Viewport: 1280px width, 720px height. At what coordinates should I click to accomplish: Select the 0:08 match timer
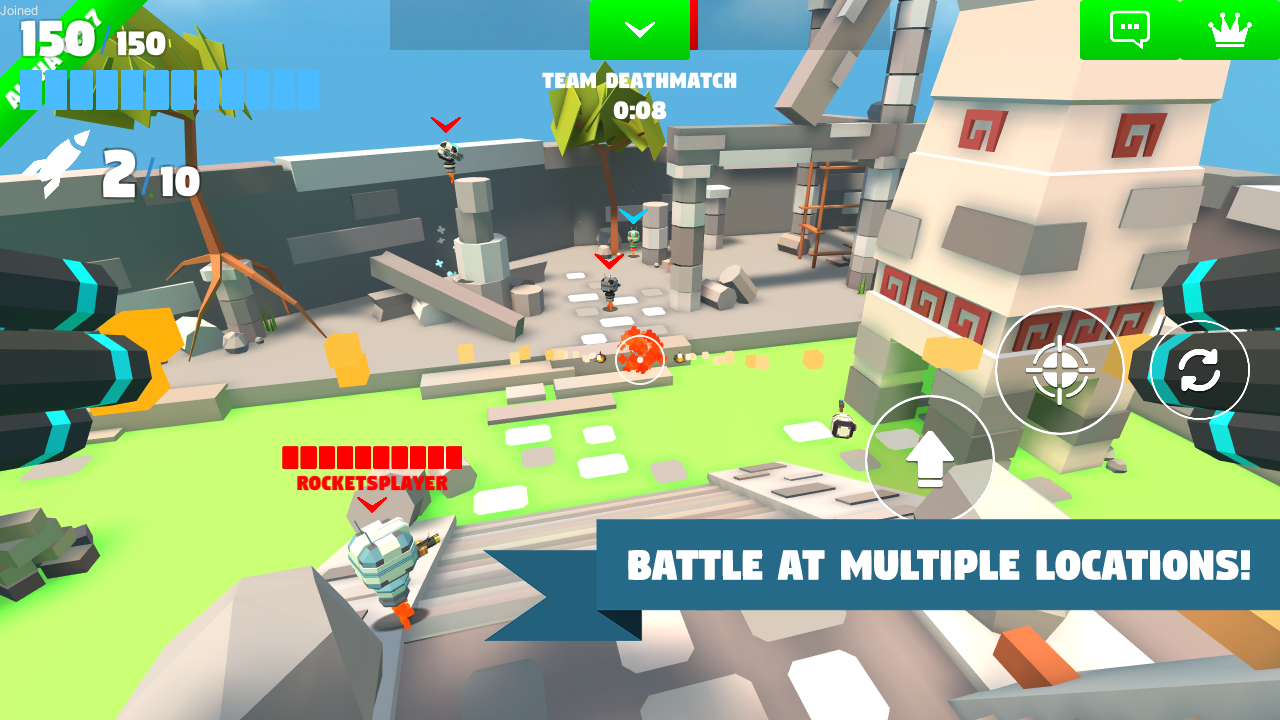click(x=640, y=111)
